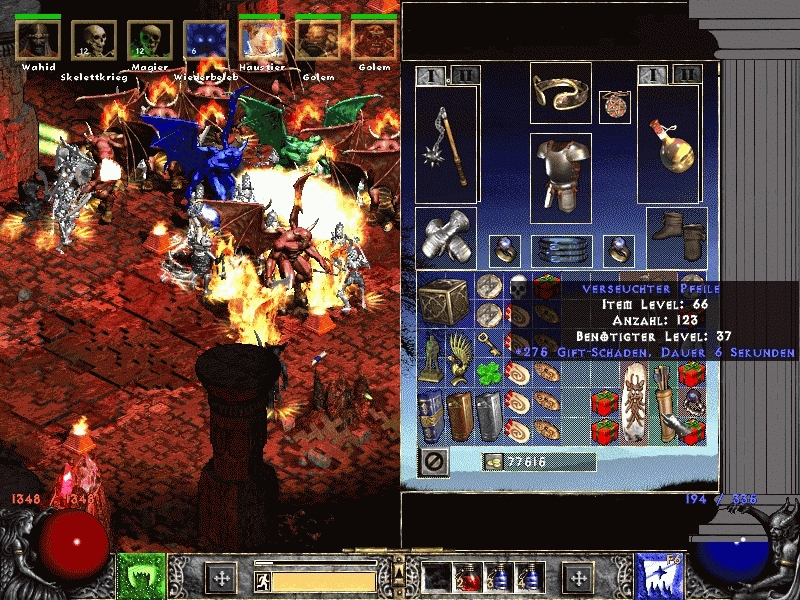The height and width of the screenshot is (600, 800).
Task: Toggle the run/walk button
Action: 262,580
